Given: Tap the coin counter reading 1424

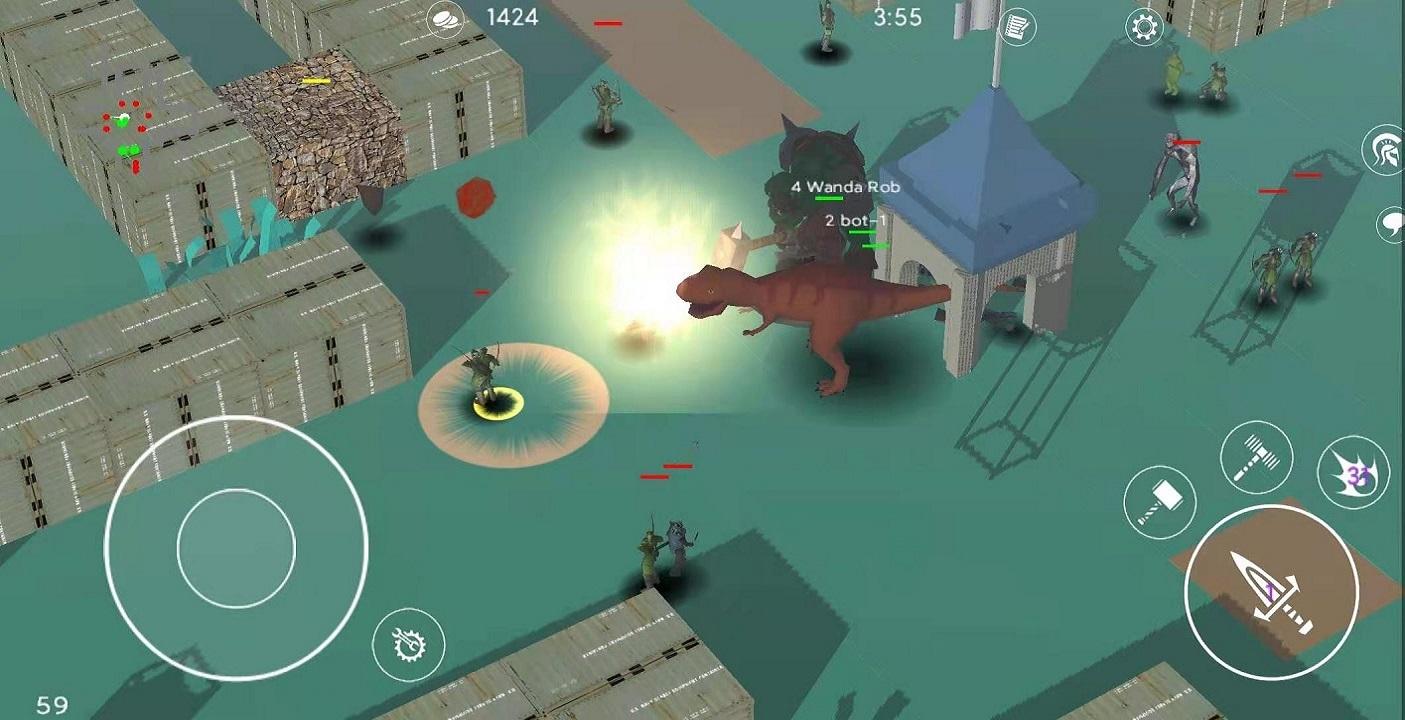Looking at the screenshot, I should point(512,17).
